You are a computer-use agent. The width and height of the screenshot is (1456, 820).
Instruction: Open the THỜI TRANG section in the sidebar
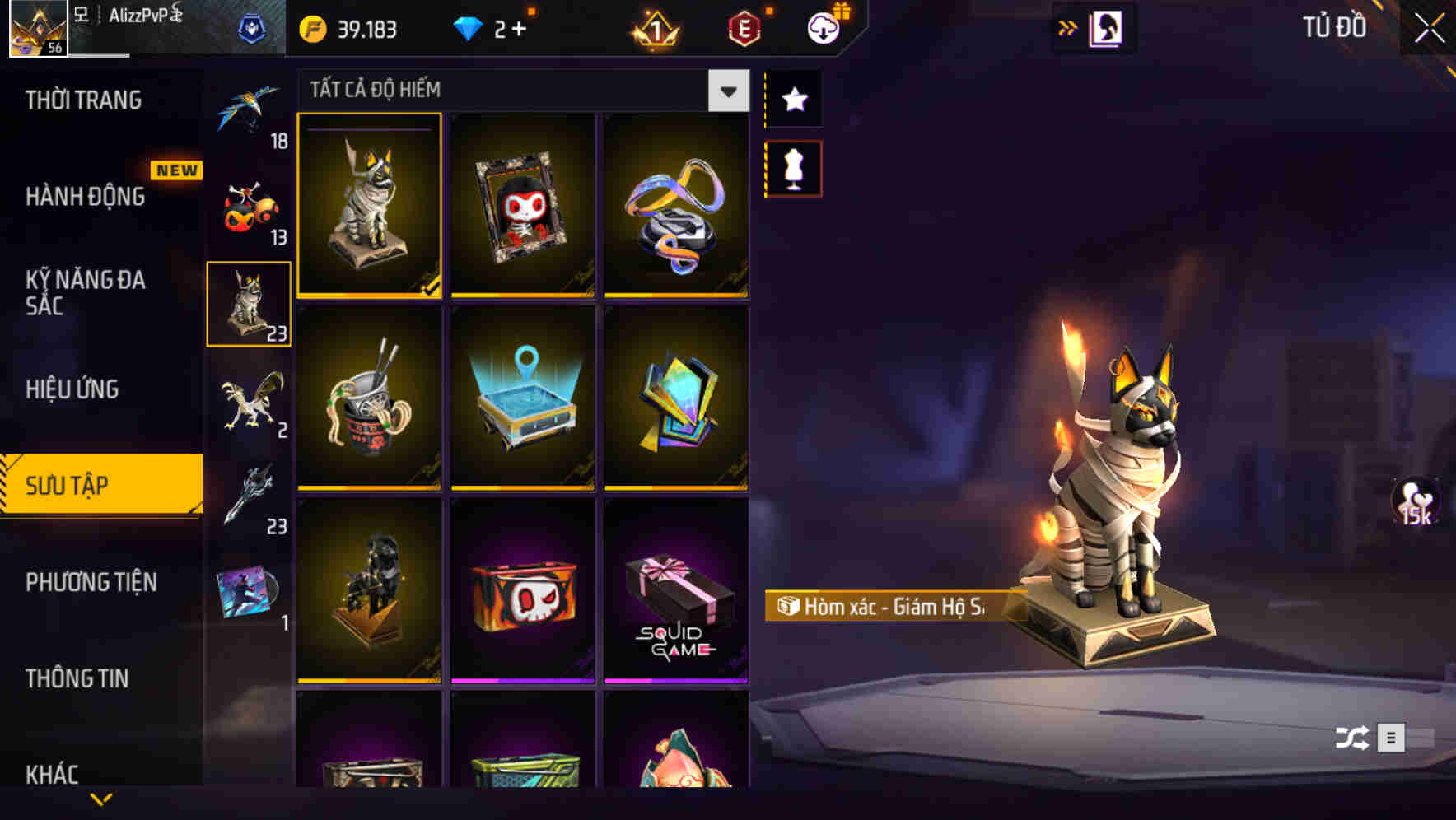coord(82,100)
